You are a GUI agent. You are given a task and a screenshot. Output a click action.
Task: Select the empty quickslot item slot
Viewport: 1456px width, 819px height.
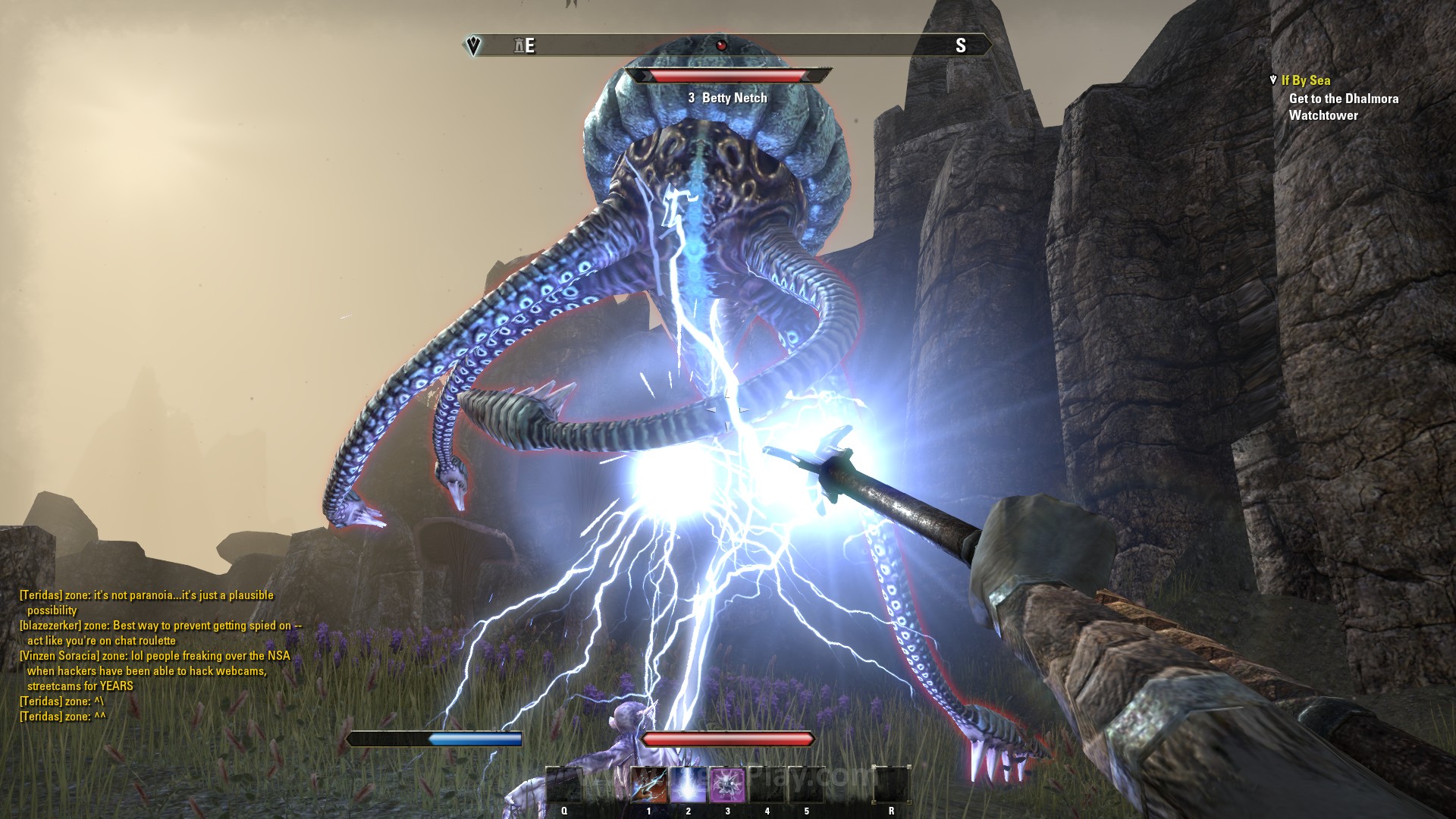coord(564,786)
